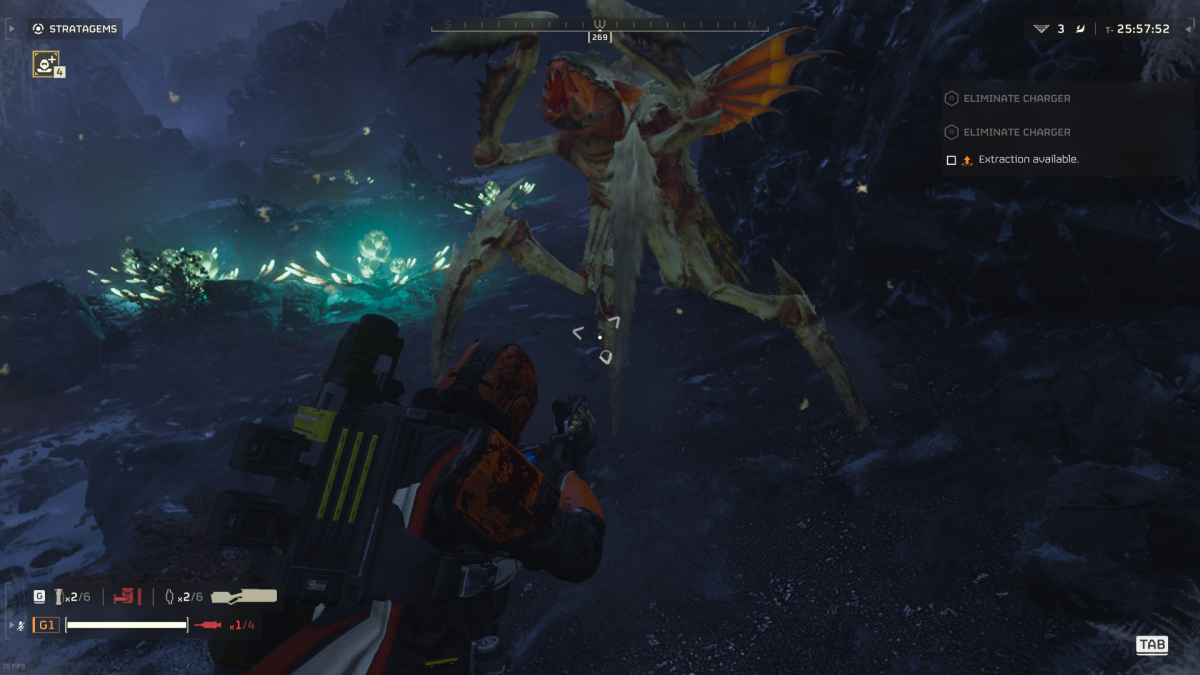Toggle the muted microphone icon
This screenshot has height=675, width=1200.
click(x=22, y=625)
